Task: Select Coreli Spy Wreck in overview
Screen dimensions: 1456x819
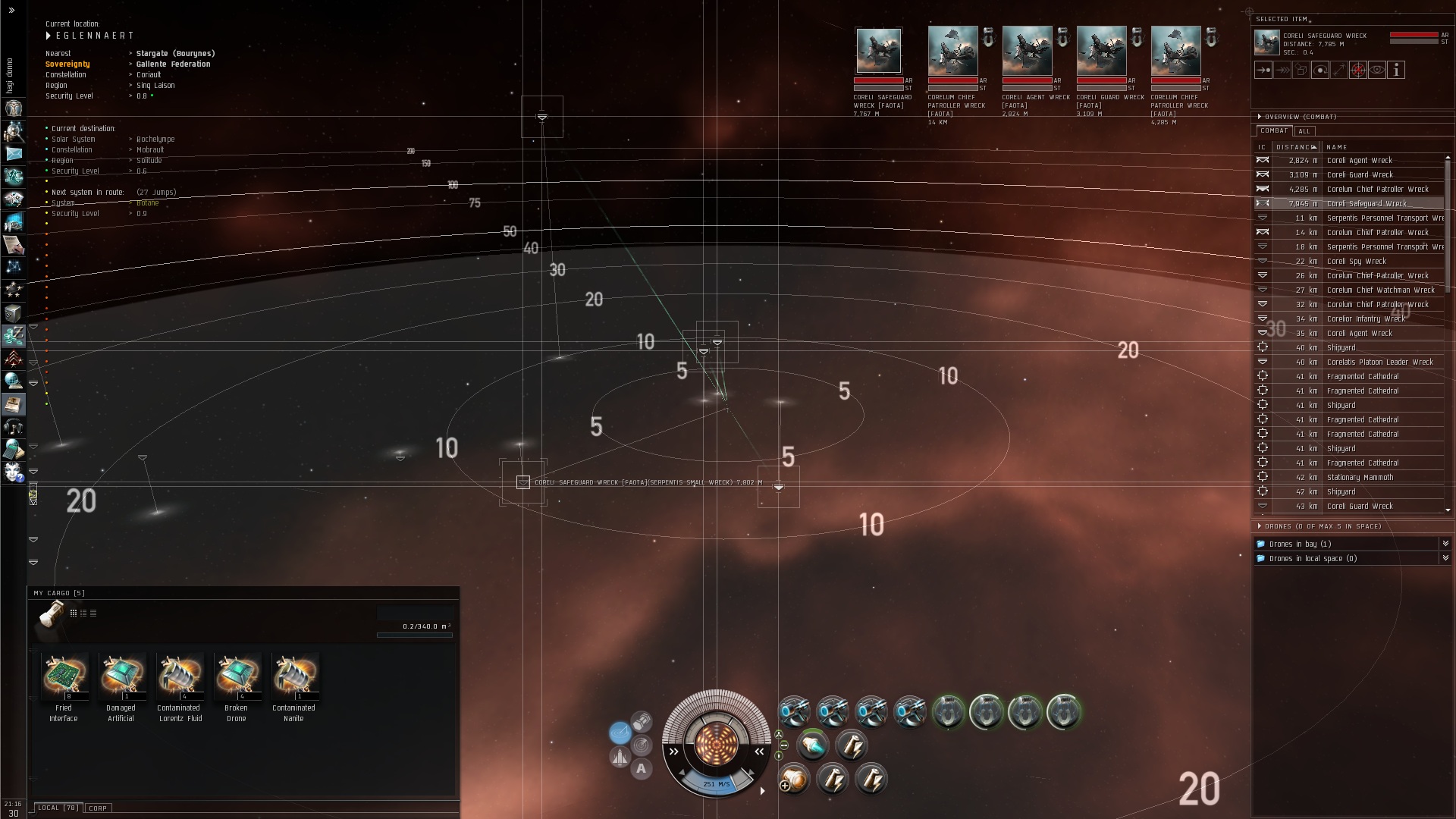Action: point(1356,262)
